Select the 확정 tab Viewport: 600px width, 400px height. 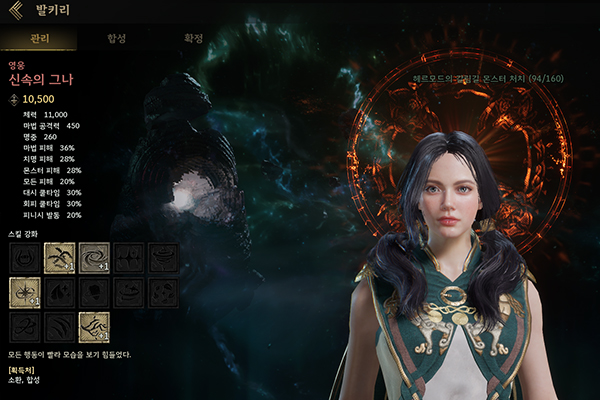click(x=194, y=39)
